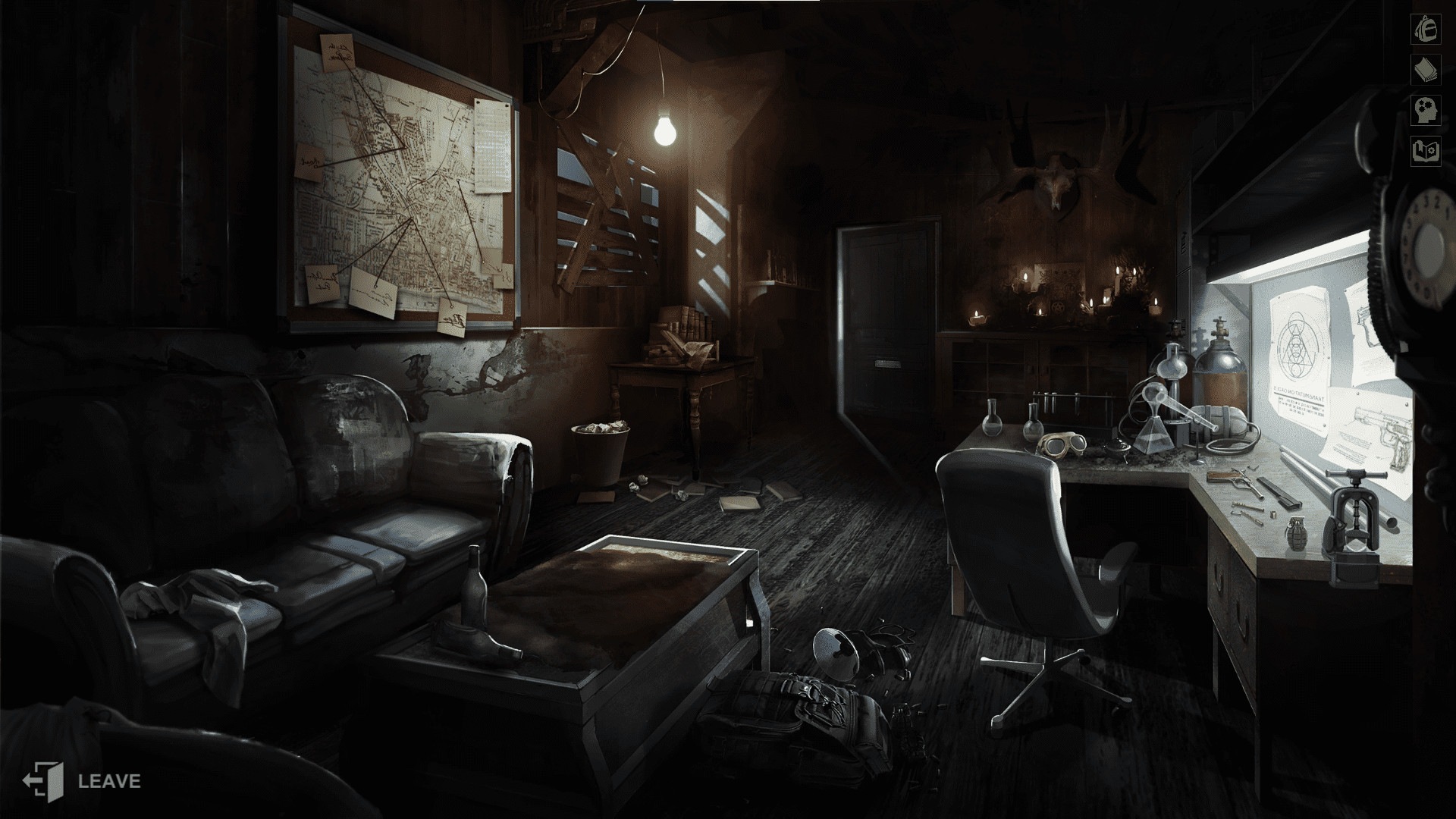This screenshot has height=819, width=1456.
Task: Leave the room via the LEAVE button
Action: (82, 780)
